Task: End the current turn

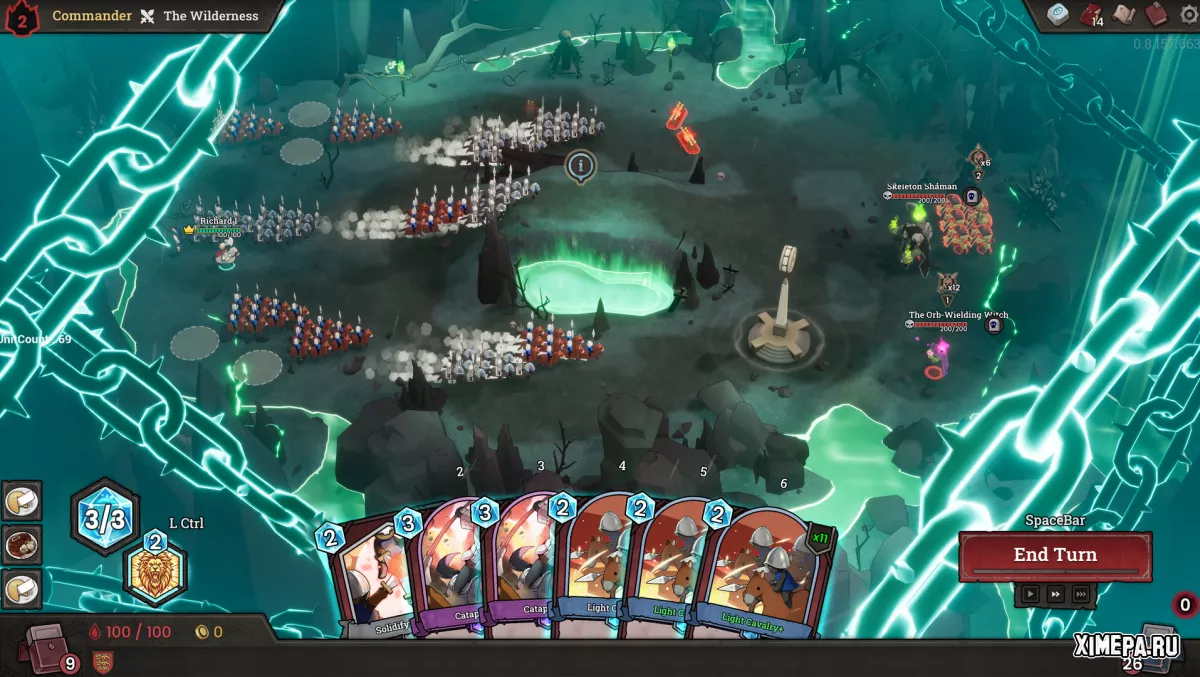Action: (1055, 556)
